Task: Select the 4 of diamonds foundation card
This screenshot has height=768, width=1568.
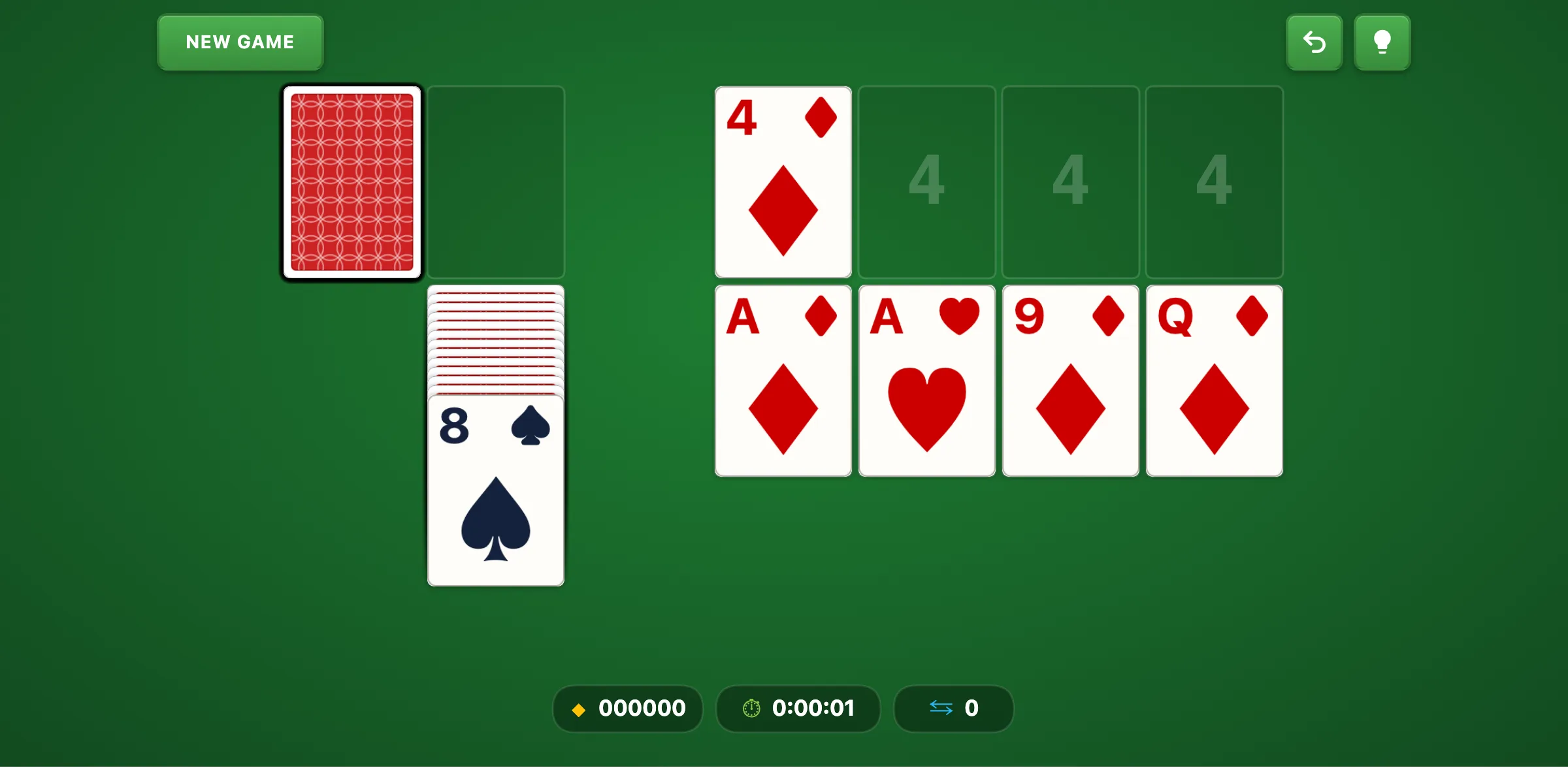Action: click(x=783, y=182)
